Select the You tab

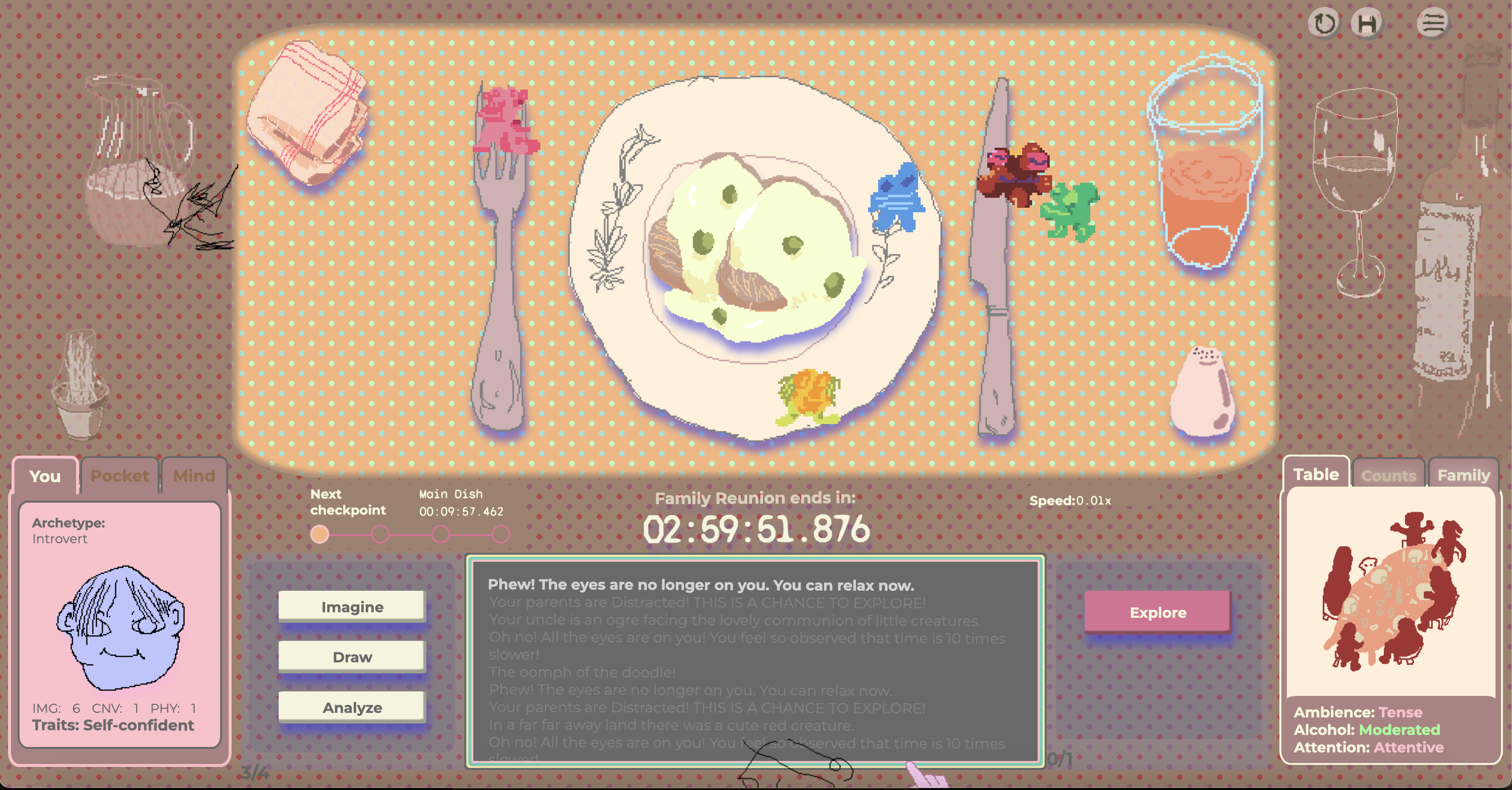[45, 477]
